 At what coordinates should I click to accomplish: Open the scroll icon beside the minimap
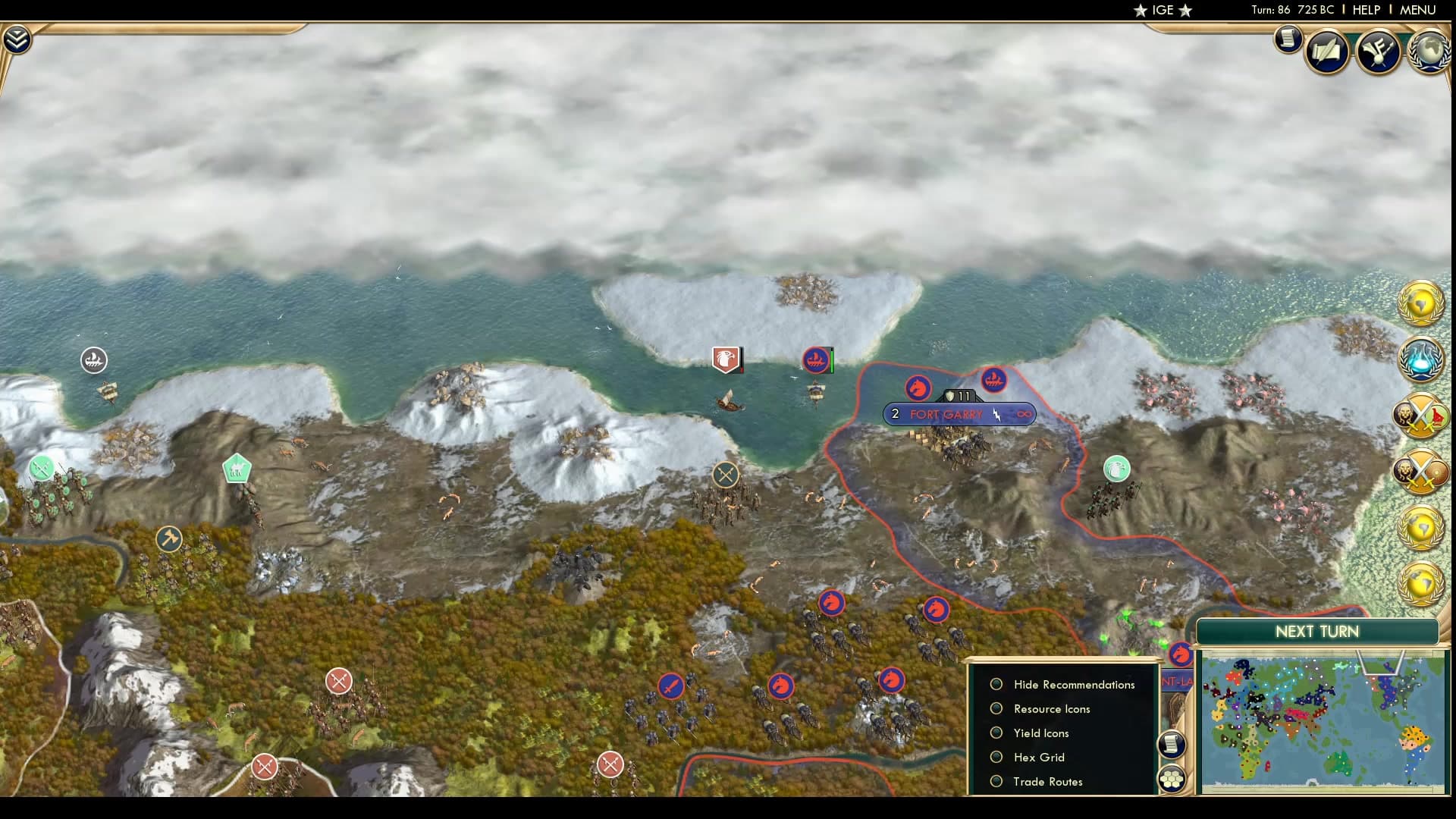[1172, 744]
